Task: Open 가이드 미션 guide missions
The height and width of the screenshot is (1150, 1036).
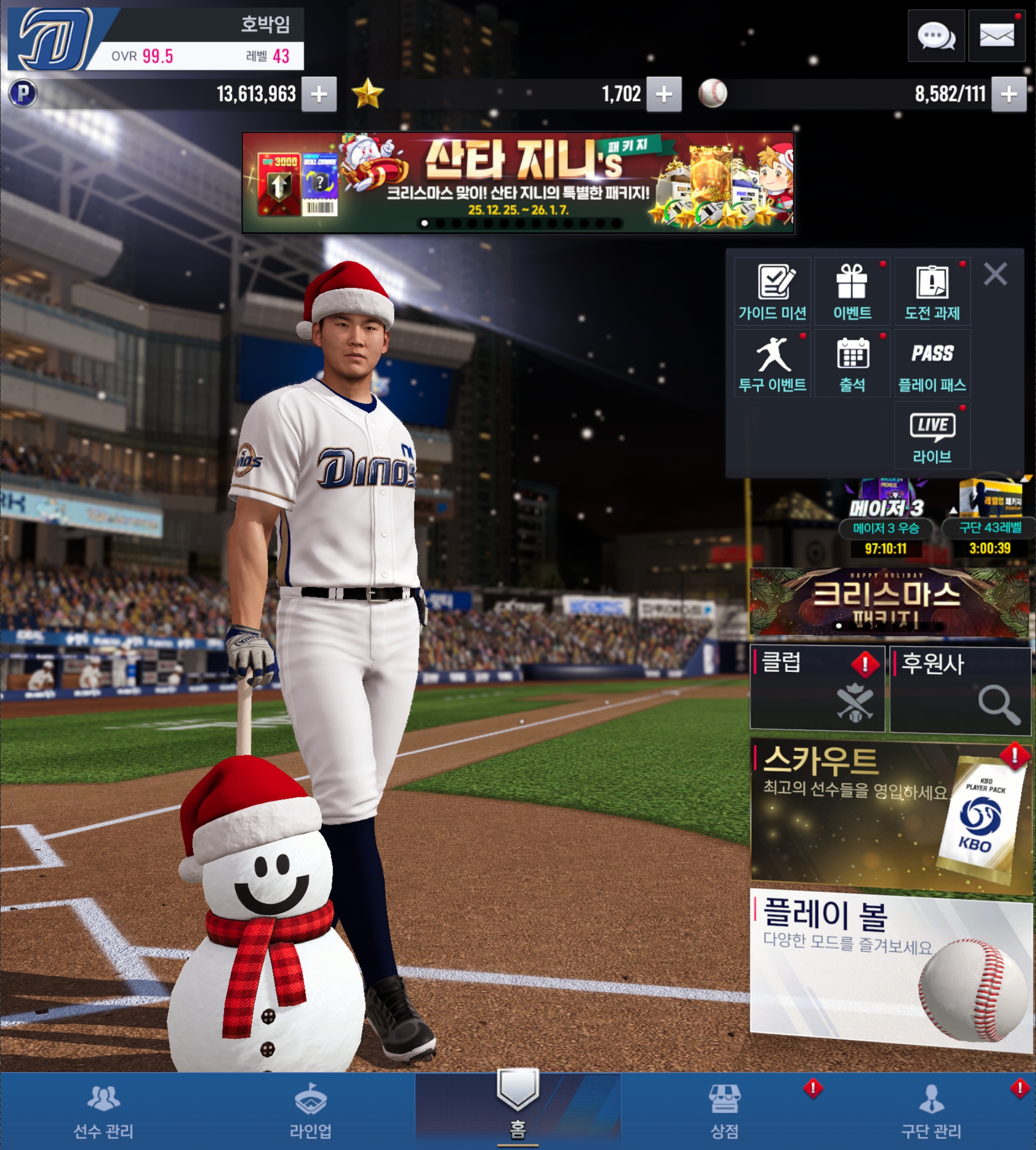Action: tap(772, 292)
